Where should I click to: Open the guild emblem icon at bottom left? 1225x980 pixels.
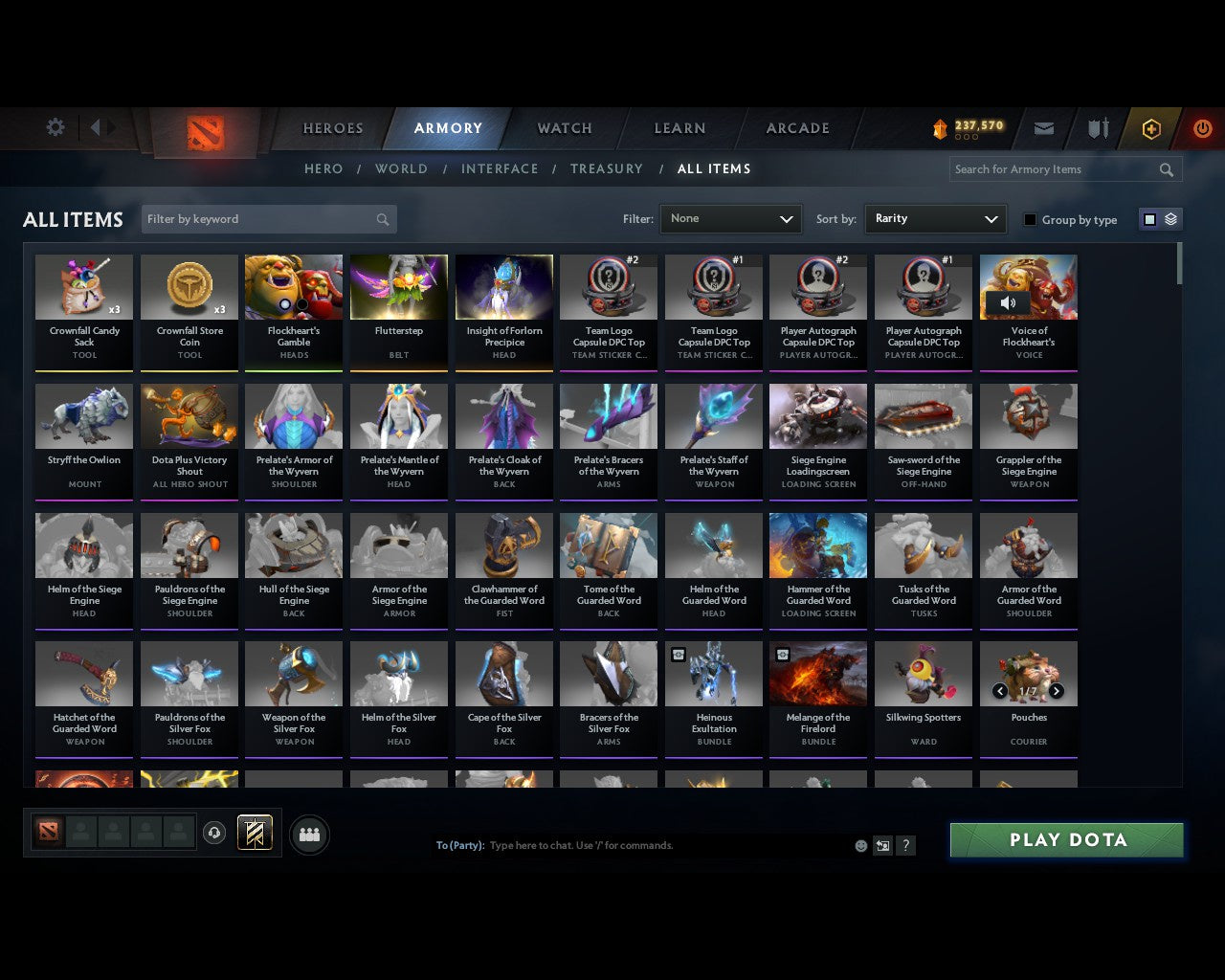[255, 833]
